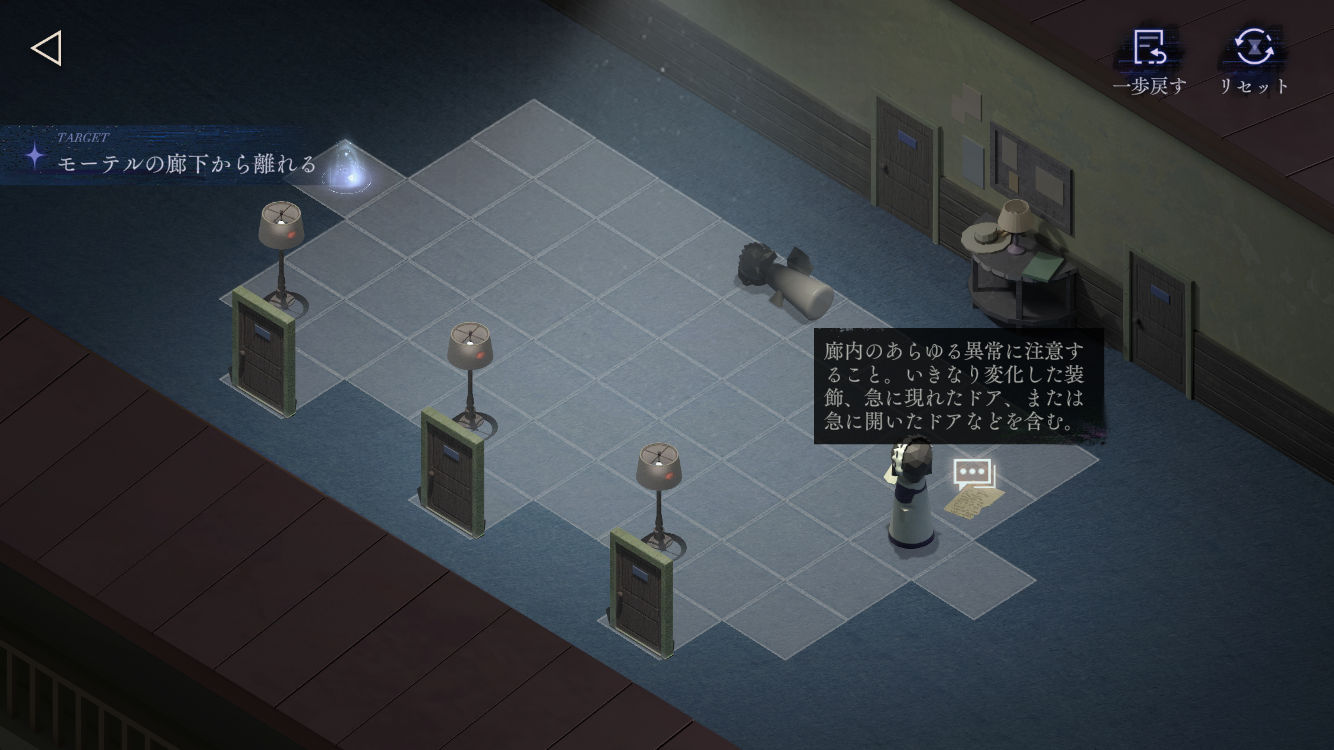Reset the puzzle with リセット
The width and height of the screenshot is (1334, 750).
[x=1254, y=60]
